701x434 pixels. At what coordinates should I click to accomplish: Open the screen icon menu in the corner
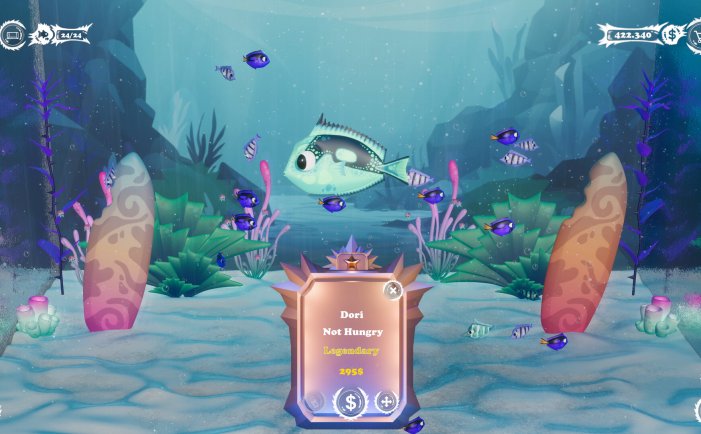tap(13, 36)
